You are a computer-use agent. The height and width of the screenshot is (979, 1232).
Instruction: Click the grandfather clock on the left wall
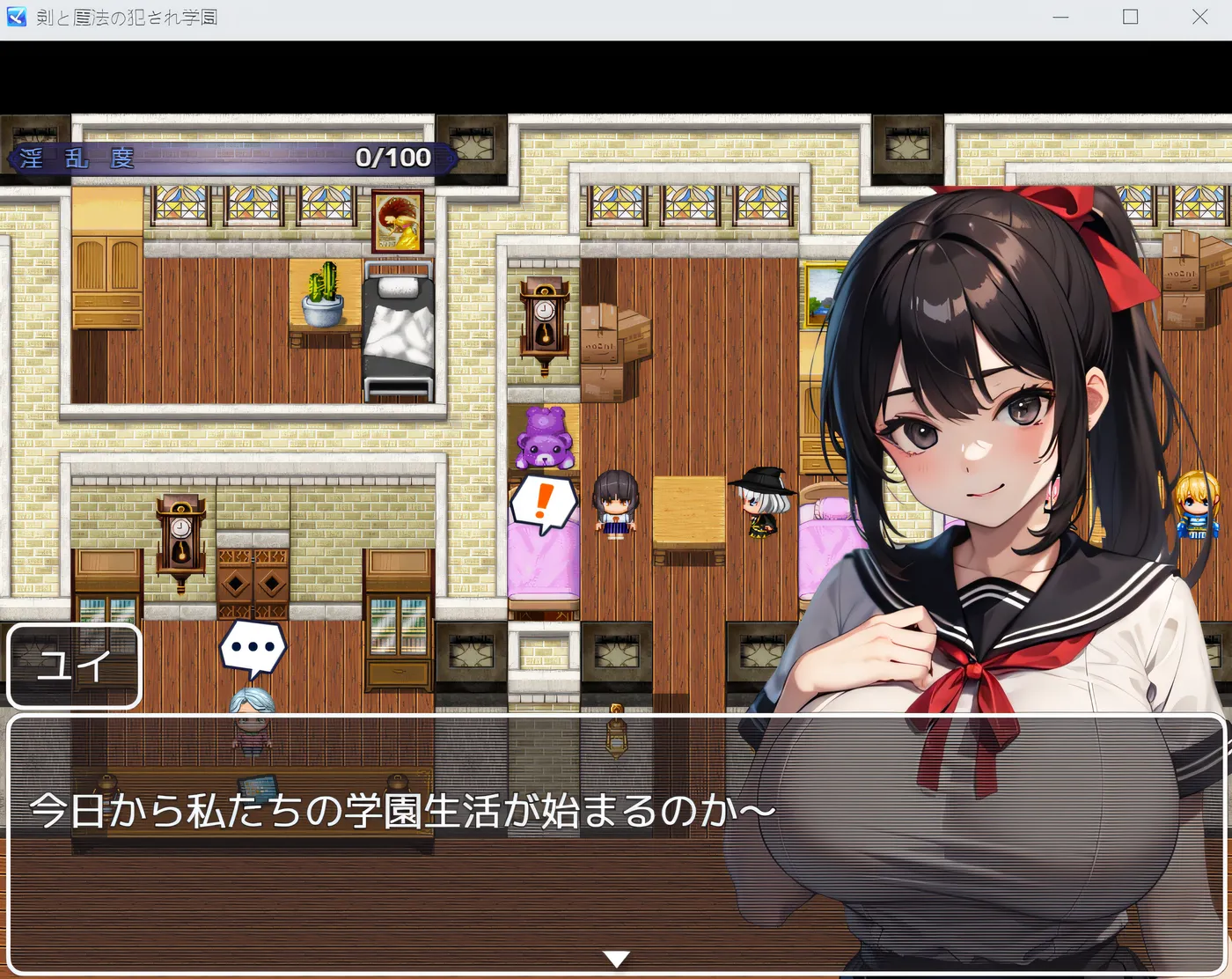[x=180, y=537]
